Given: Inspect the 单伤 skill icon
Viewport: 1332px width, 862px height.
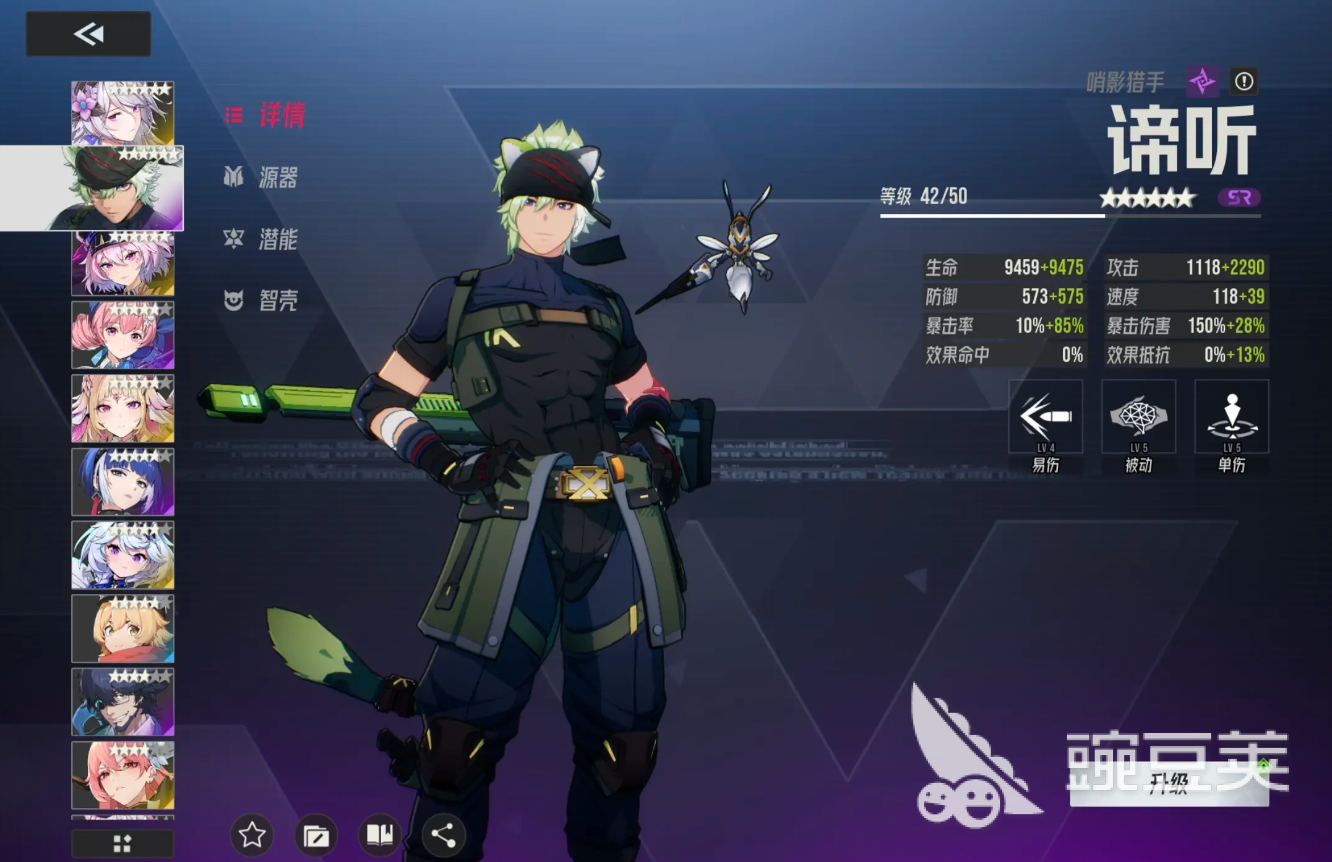Looking at the screenshot, I should pyautogui.click(x=1231, y=417).
